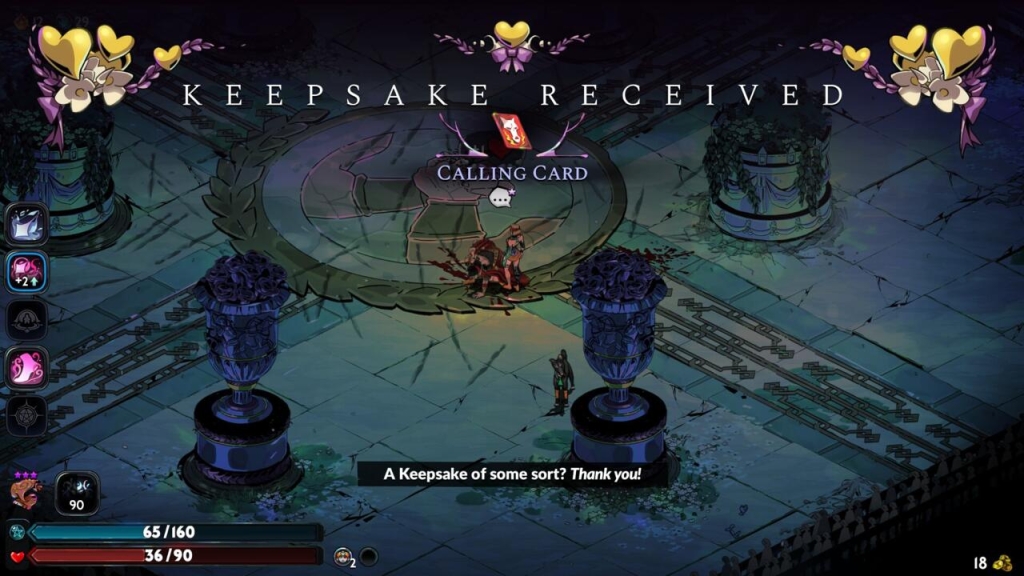
Task: Click the orange fish keepsake icon
Action: (27, 492)
